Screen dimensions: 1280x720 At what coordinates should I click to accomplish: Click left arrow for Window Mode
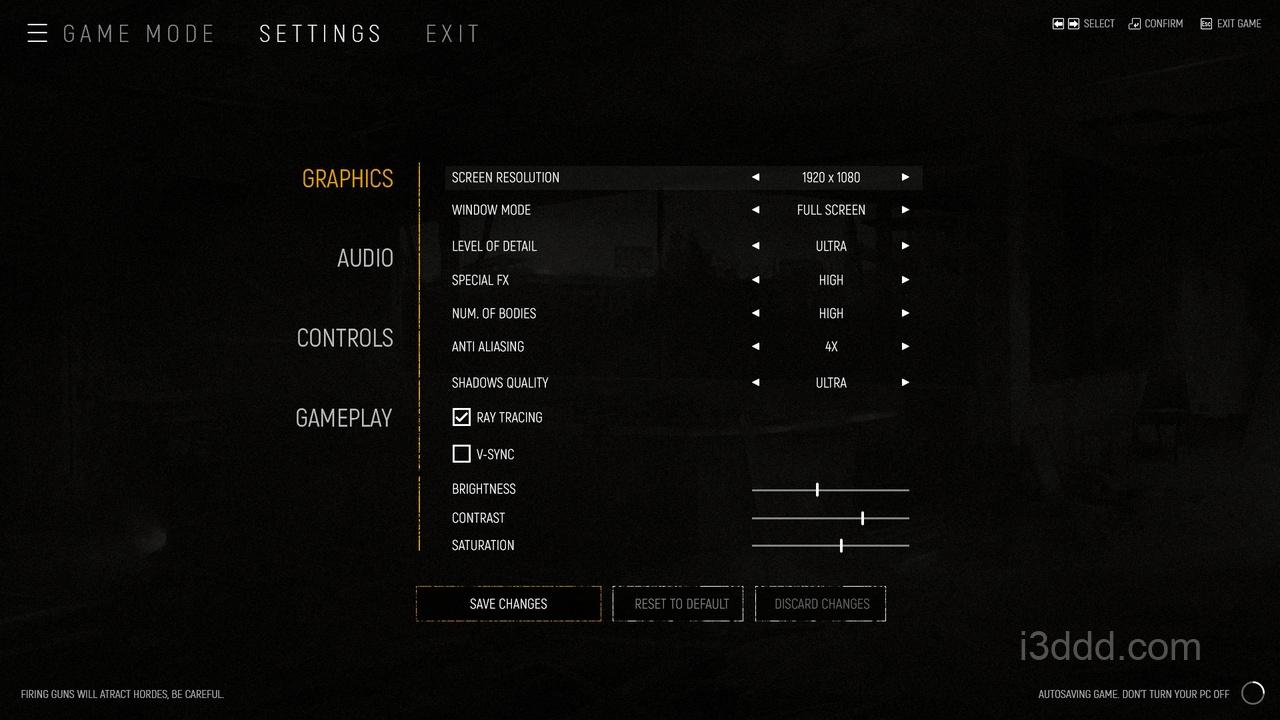(x=756, y=210)
